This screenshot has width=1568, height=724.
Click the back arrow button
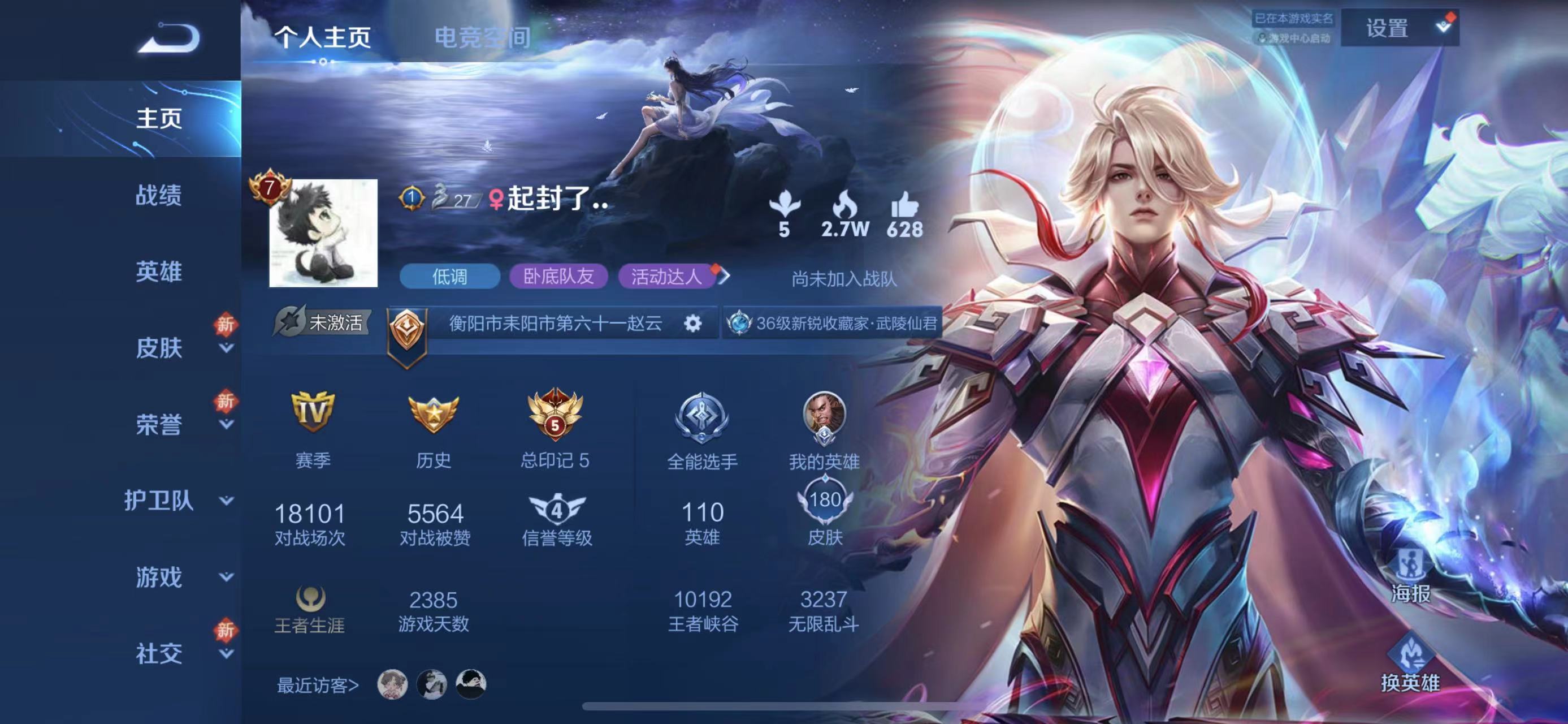168,38
